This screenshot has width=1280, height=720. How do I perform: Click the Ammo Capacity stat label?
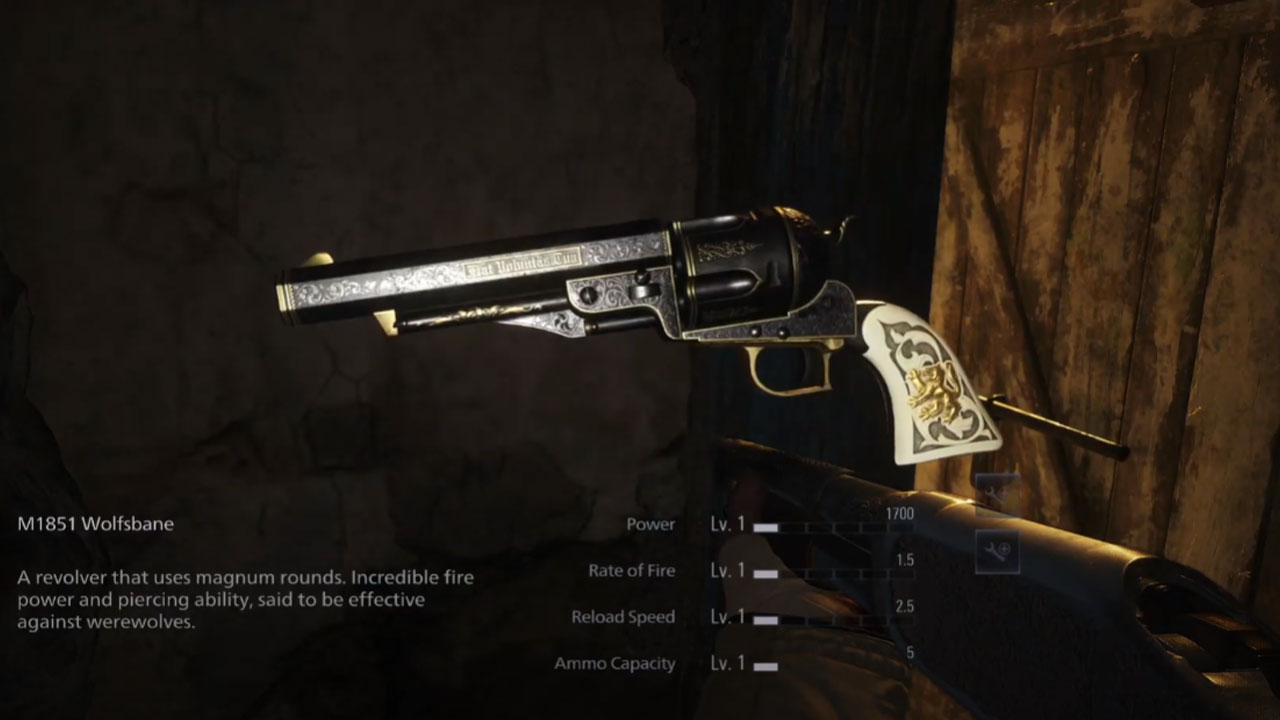[x=614, y=662]
